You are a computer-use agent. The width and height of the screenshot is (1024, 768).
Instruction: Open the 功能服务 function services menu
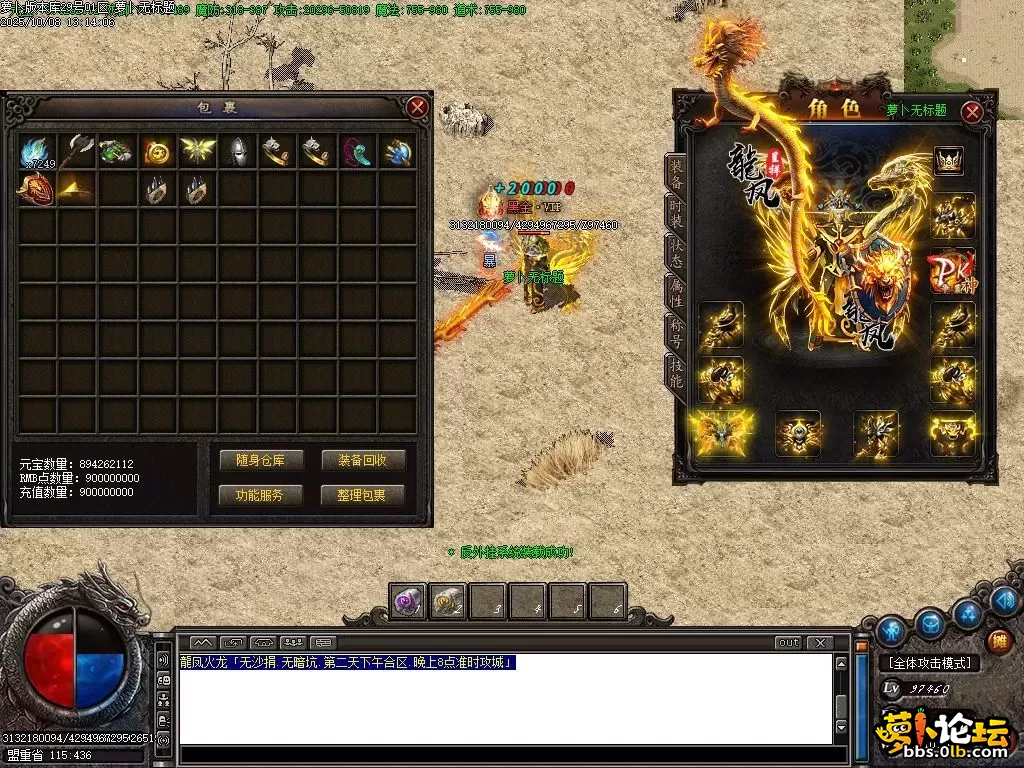pyautogui.click(x=261, y=495)
